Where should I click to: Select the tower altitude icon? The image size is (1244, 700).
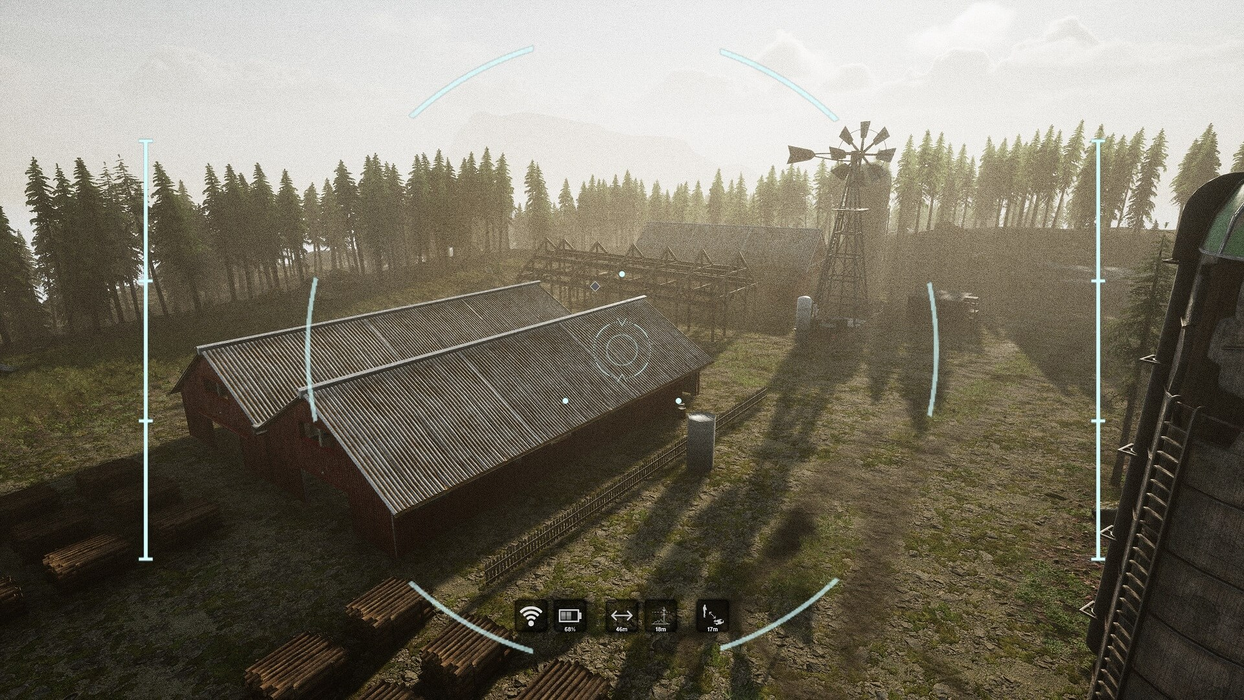pyautogui.click(x=660, y=615)
